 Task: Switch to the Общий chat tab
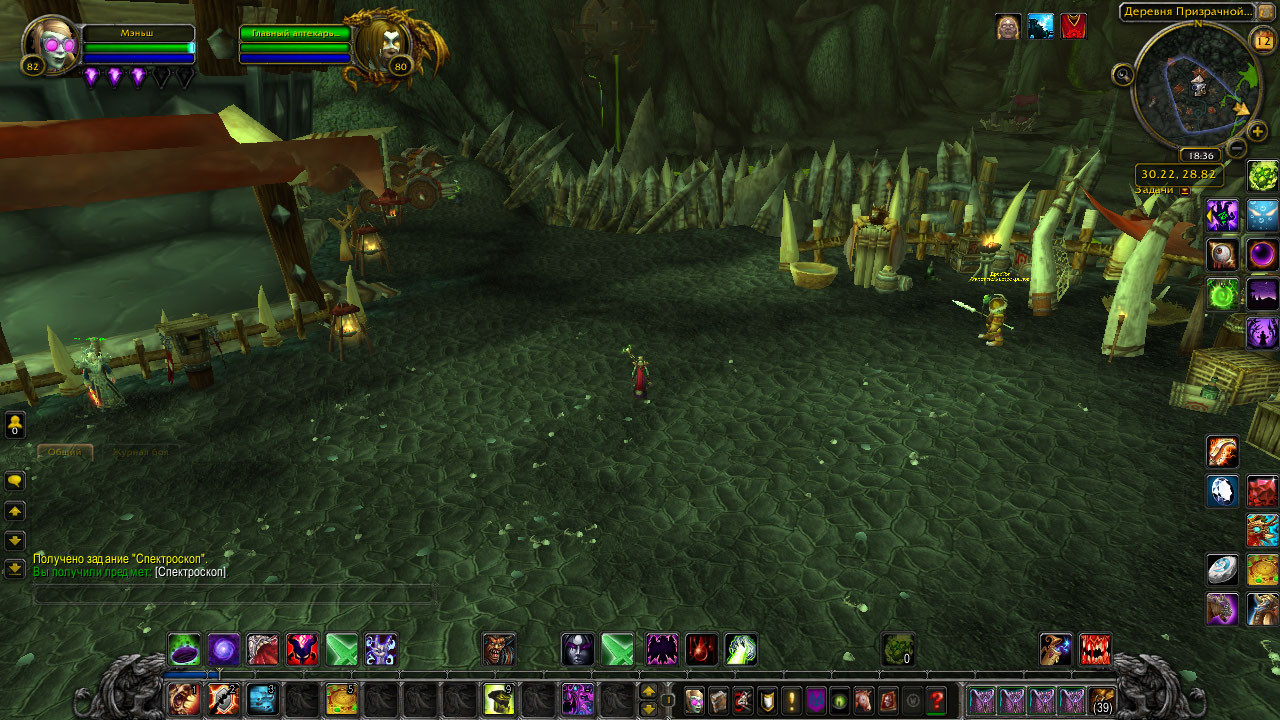[65, 452]
